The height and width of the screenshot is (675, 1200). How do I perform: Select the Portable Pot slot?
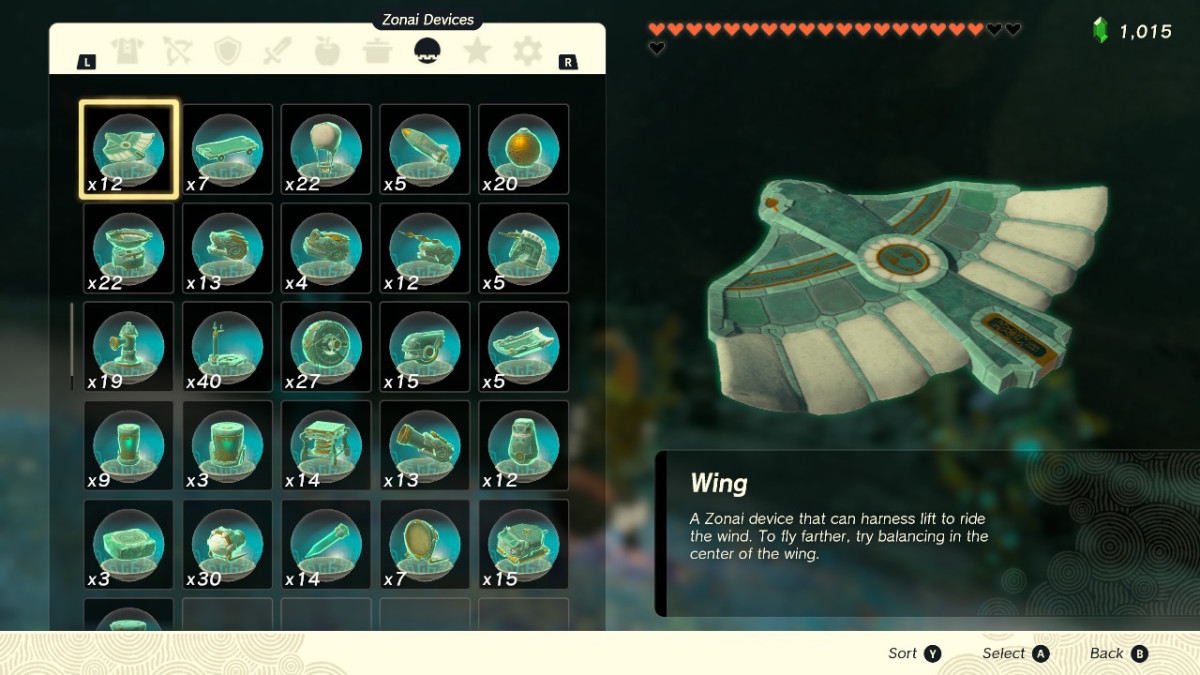coord(129,248)
